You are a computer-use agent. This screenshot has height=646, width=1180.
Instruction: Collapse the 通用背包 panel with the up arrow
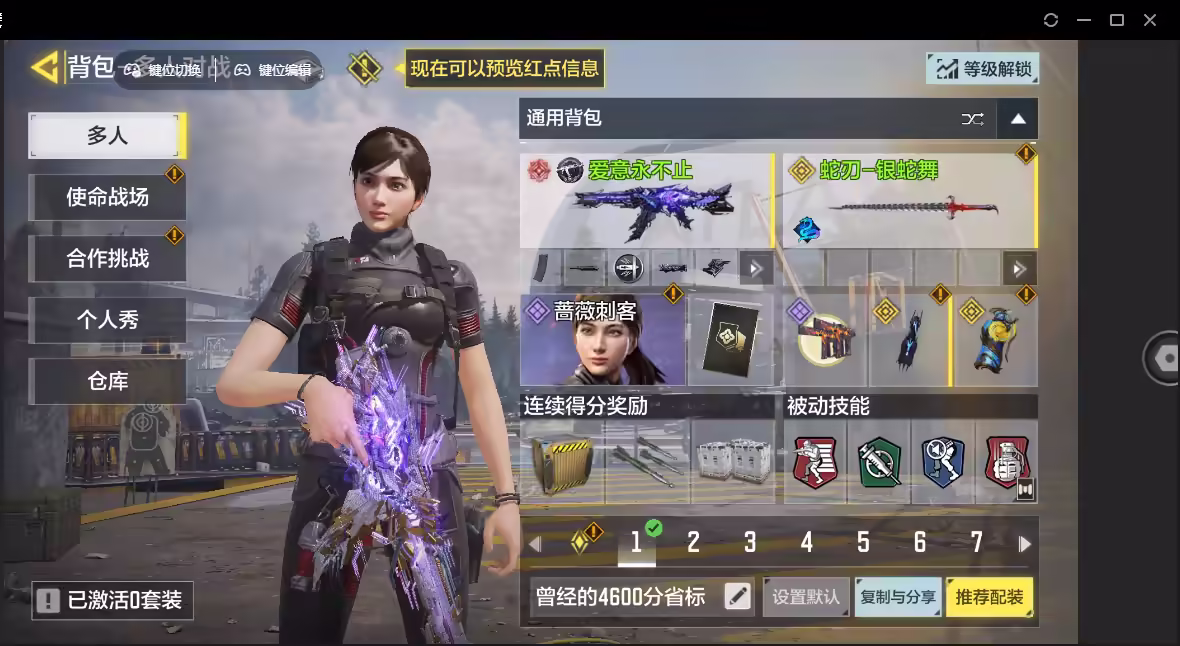pyautogui.click(x=1018, y=119)
